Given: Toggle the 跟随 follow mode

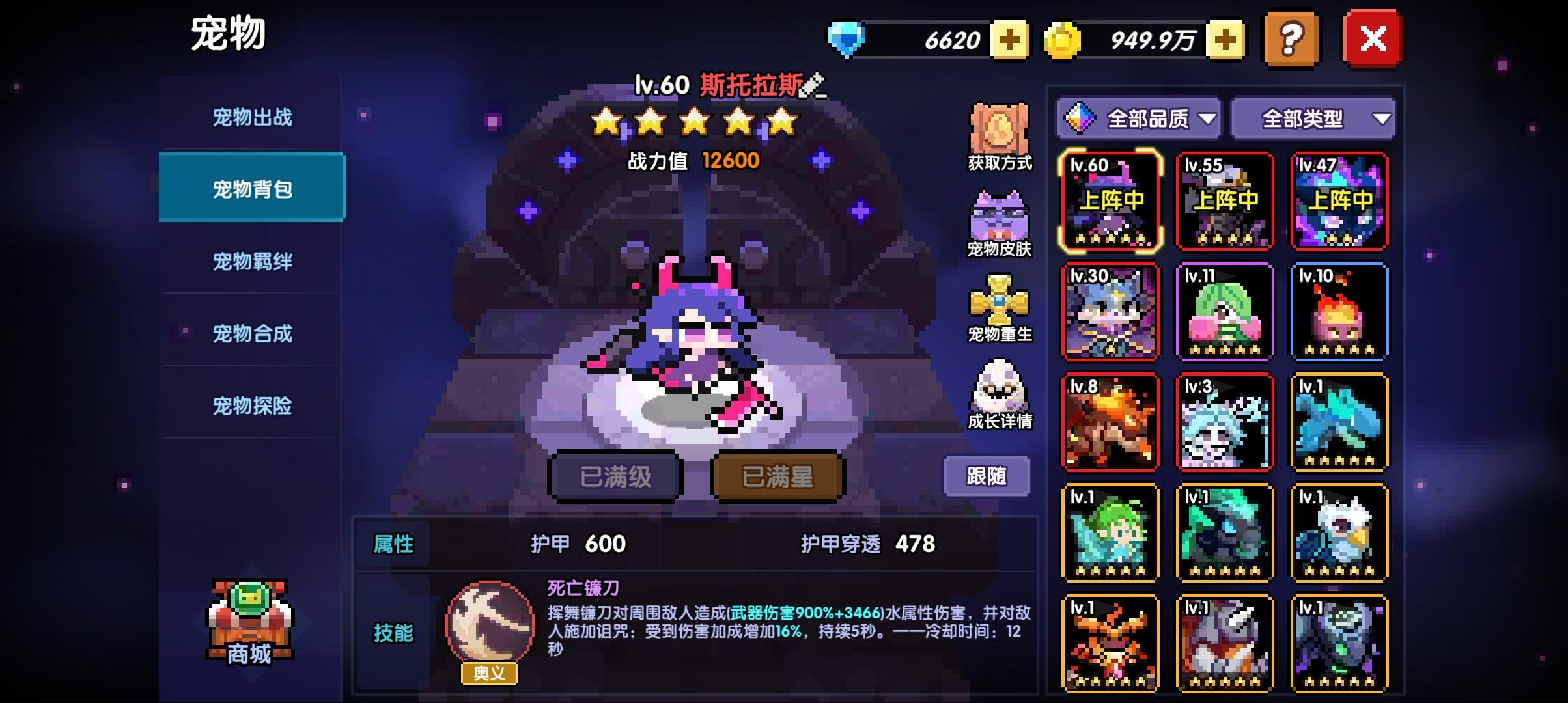Looking at the screenshot, I should point(987,476).
